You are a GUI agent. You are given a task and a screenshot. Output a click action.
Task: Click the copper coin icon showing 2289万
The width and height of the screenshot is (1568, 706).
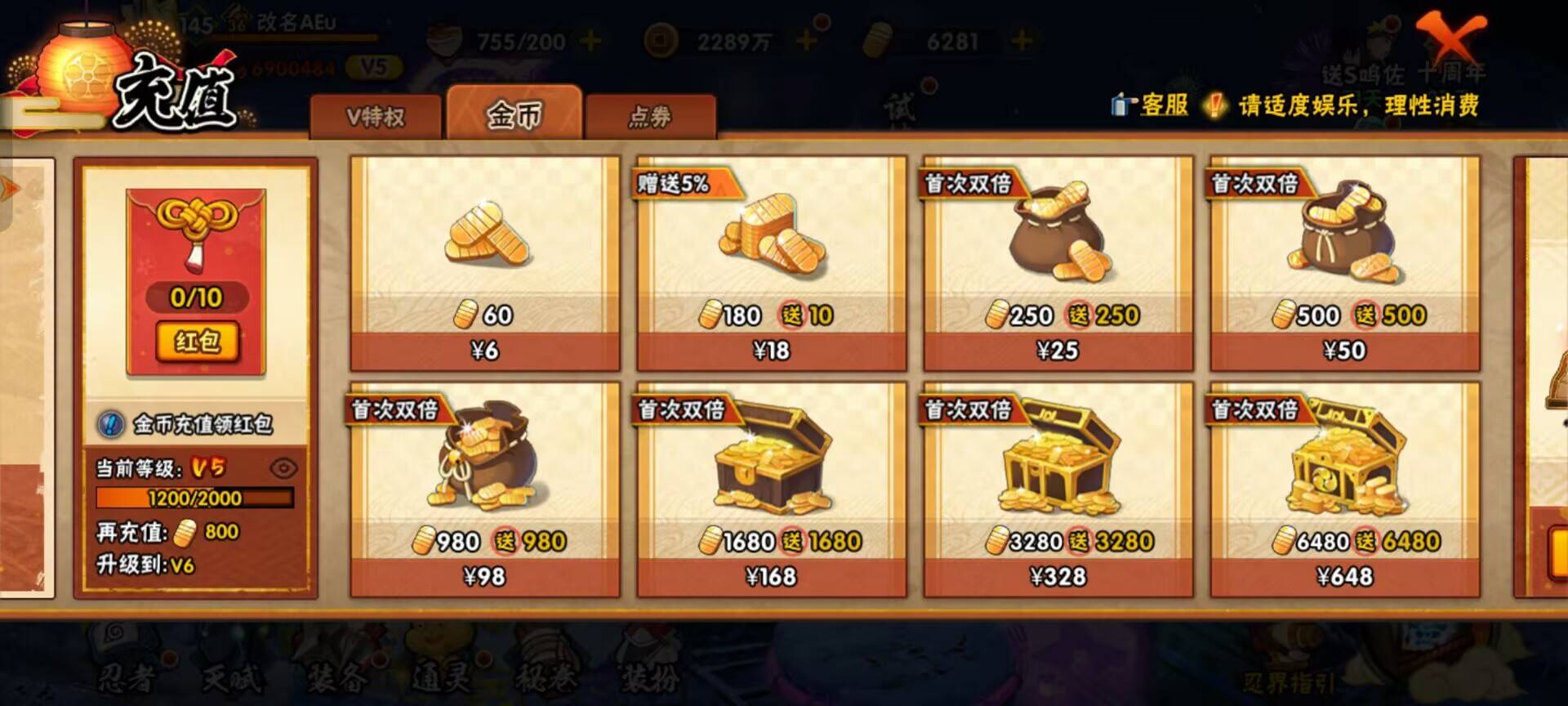pyautogui.click(x=658, y=37)
